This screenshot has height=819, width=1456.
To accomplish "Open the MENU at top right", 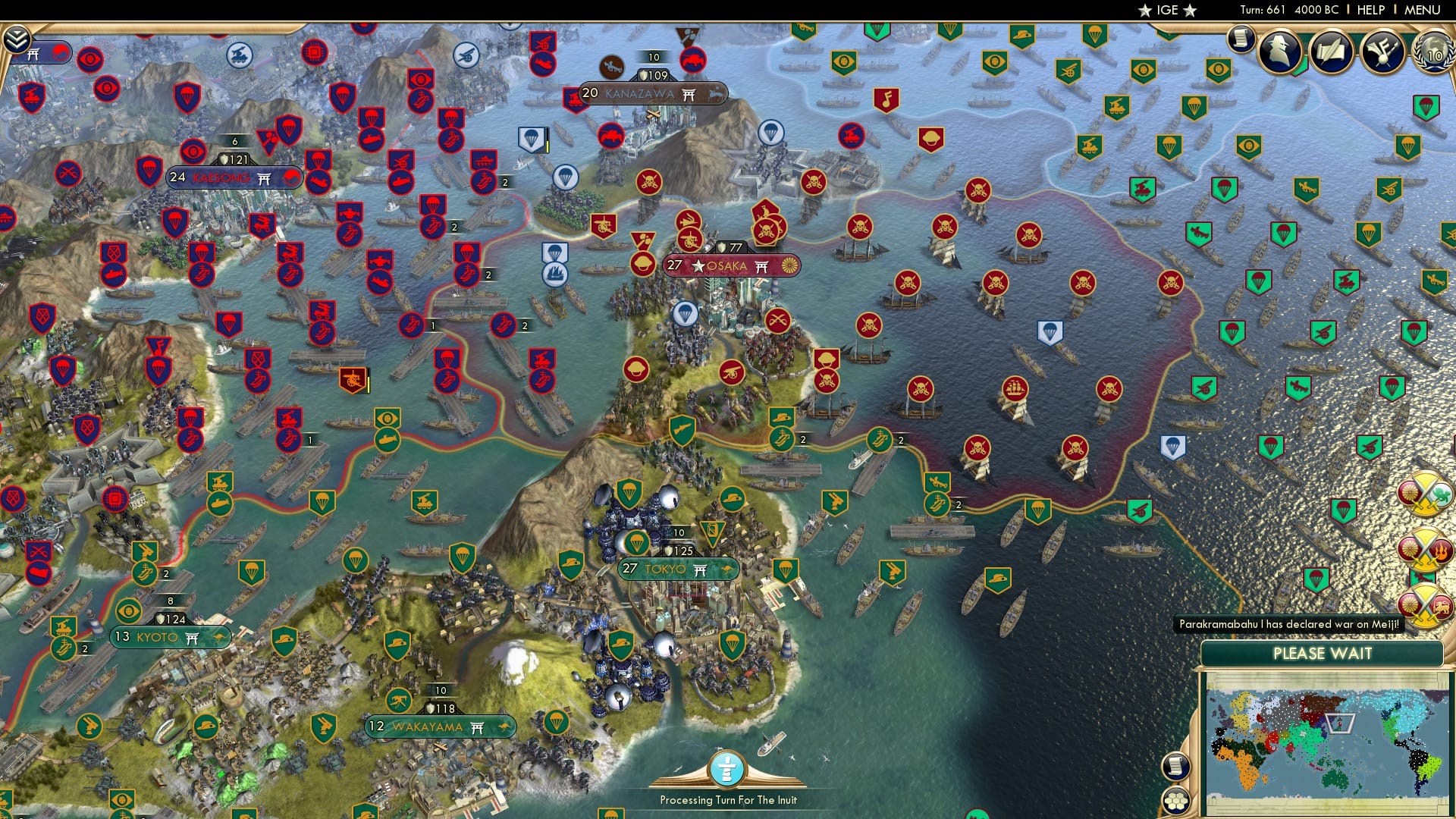I will [1423, 10].
